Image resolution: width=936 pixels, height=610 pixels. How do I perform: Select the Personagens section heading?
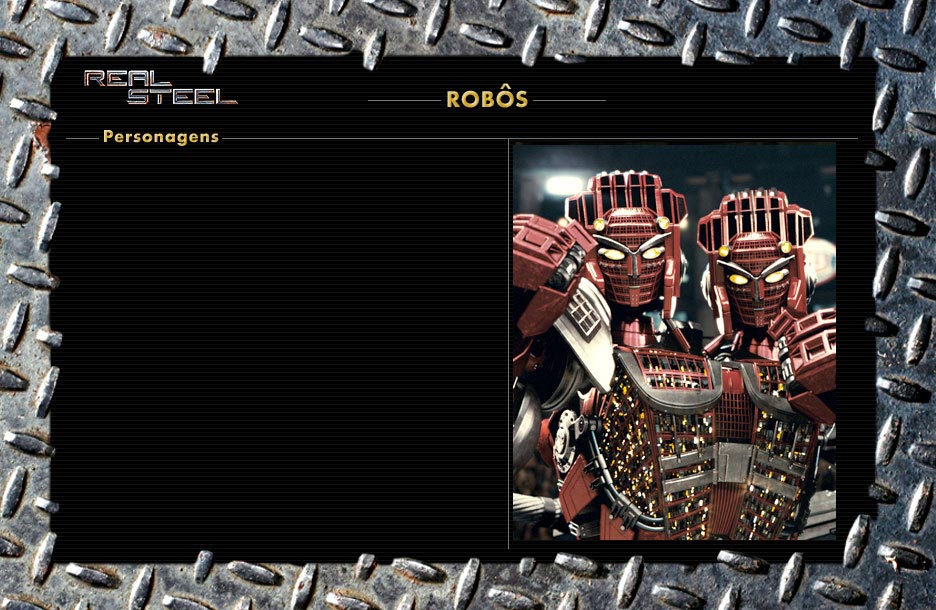tap(161, 137)
